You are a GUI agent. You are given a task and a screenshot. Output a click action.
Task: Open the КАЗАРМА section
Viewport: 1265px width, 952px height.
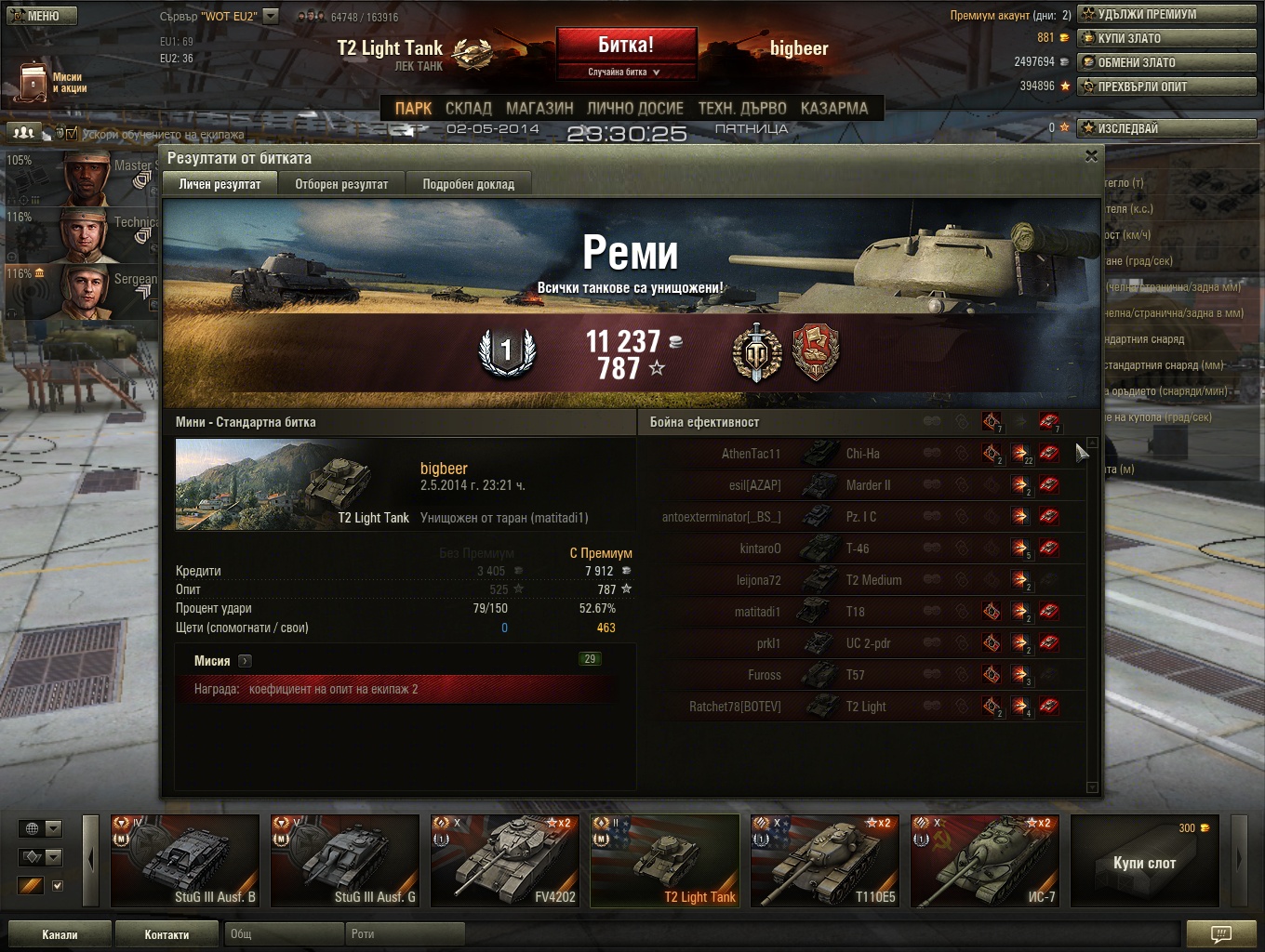(833, 108)
